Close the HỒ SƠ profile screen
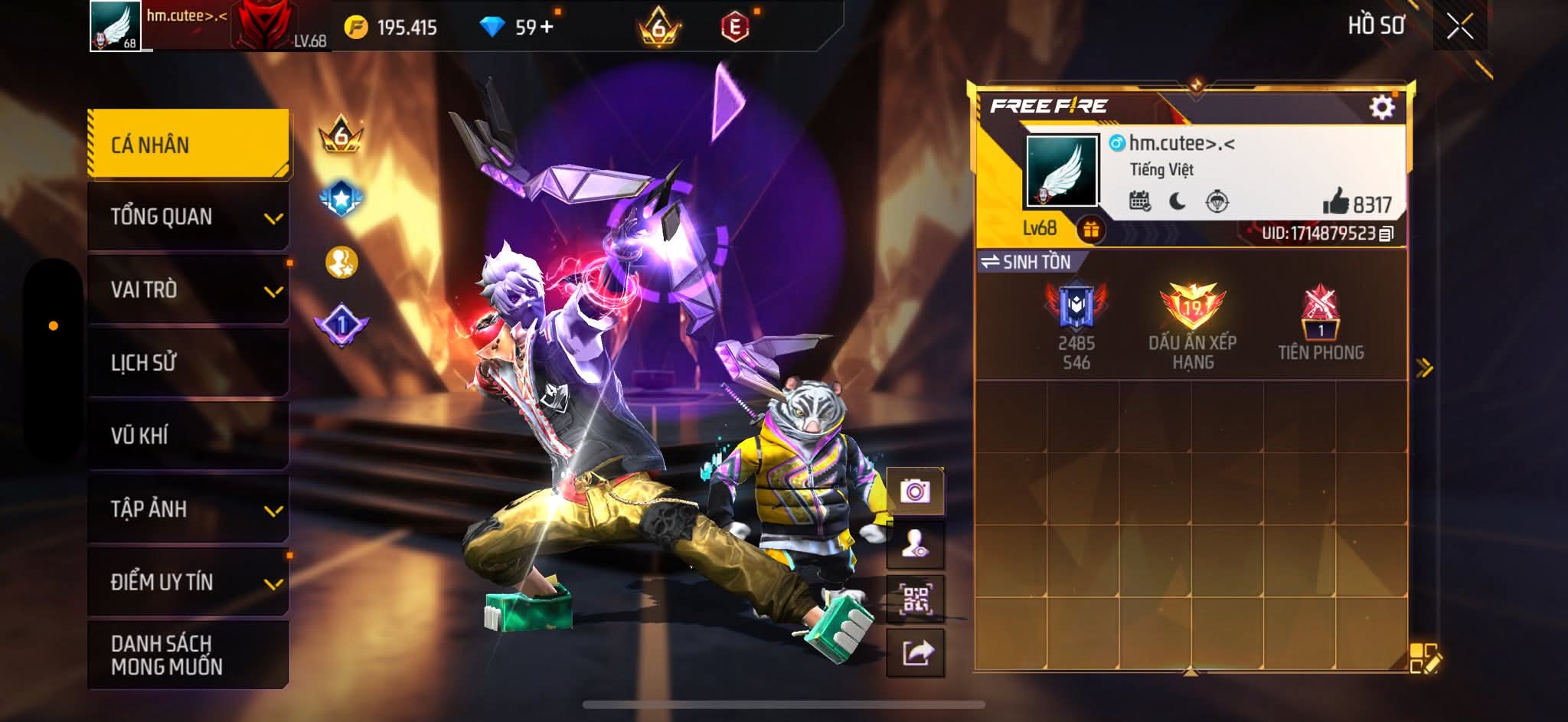 1459,27
